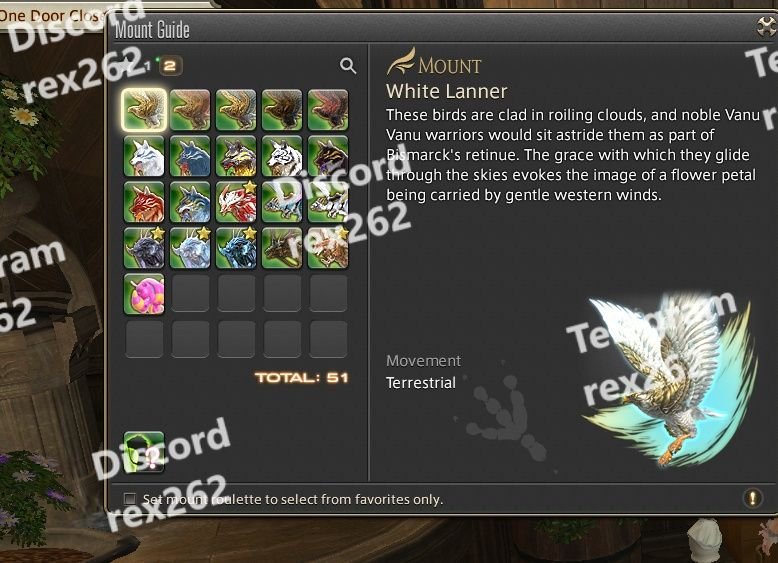Select the brown dragon mount icon
Image resolution: width=778 pixels, height=563 pixels.
point(282,248)
